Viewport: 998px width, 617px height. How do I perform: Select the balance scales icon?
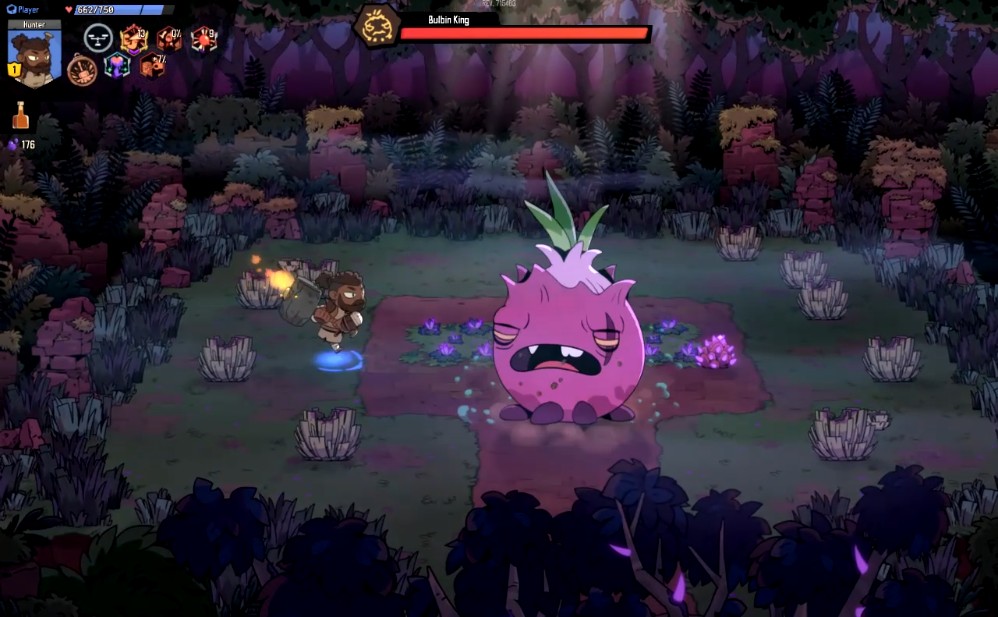(x=97, y=39)
